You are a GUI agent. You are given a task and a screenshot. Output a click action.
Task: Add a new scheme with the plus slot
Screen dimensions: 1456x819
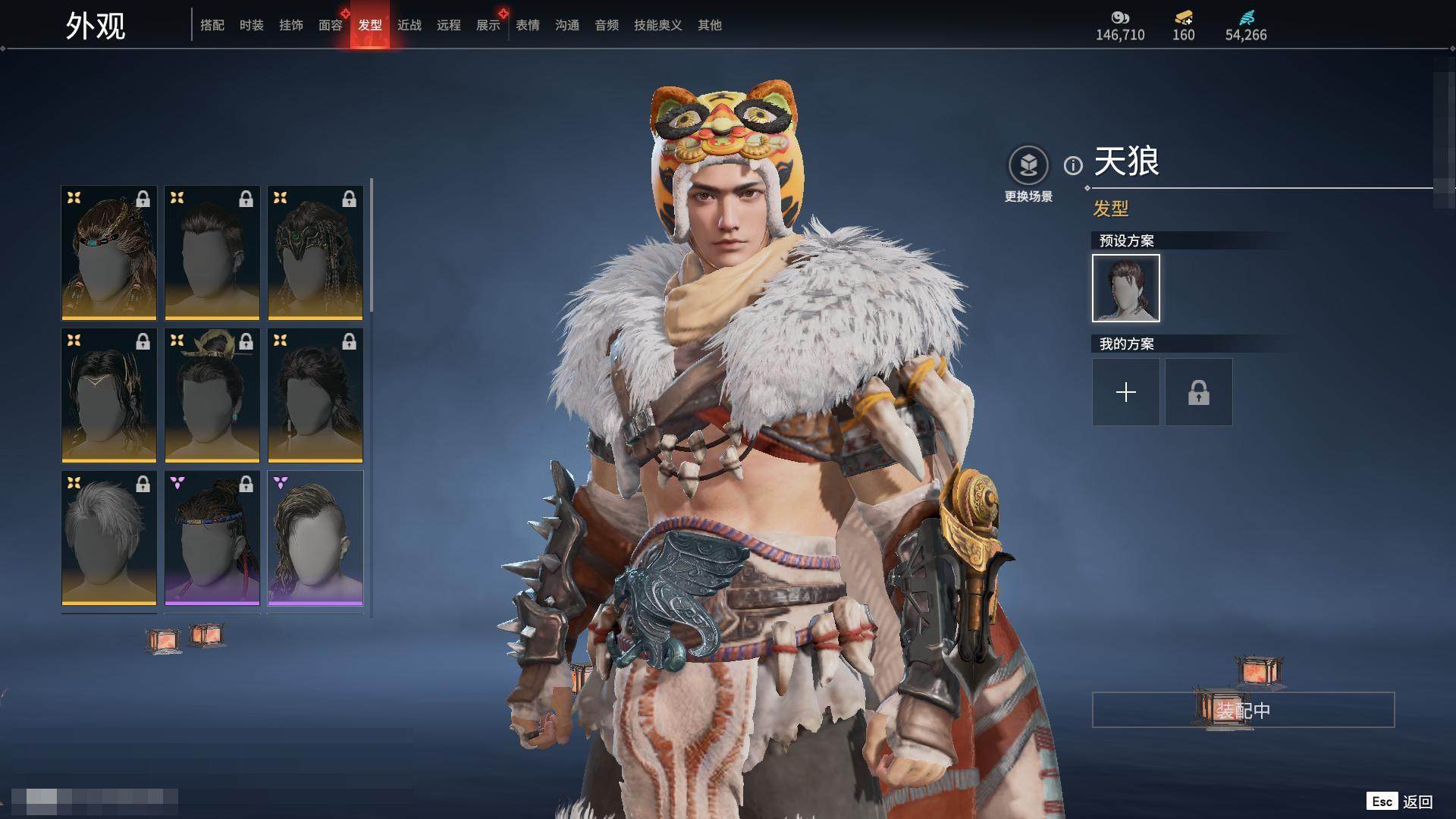tap(1126, 392)
